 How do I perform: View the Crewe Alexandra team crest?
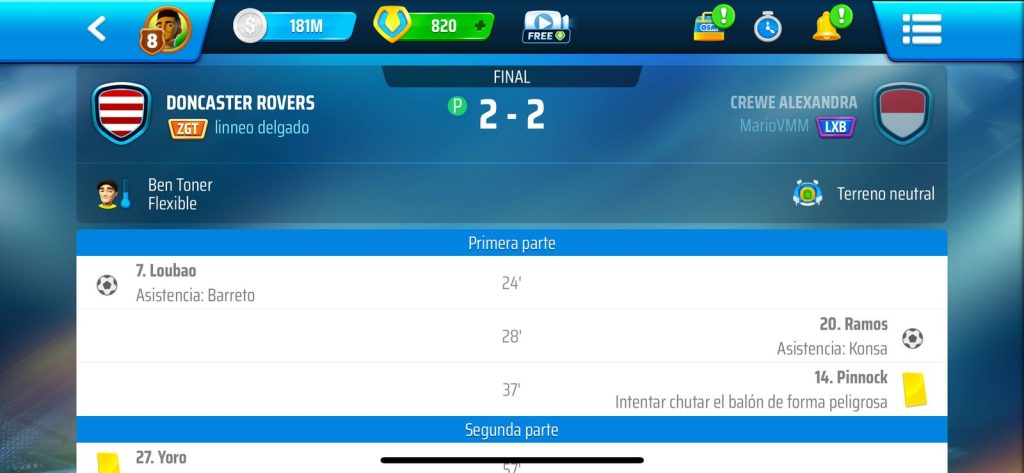click(902, 114)
